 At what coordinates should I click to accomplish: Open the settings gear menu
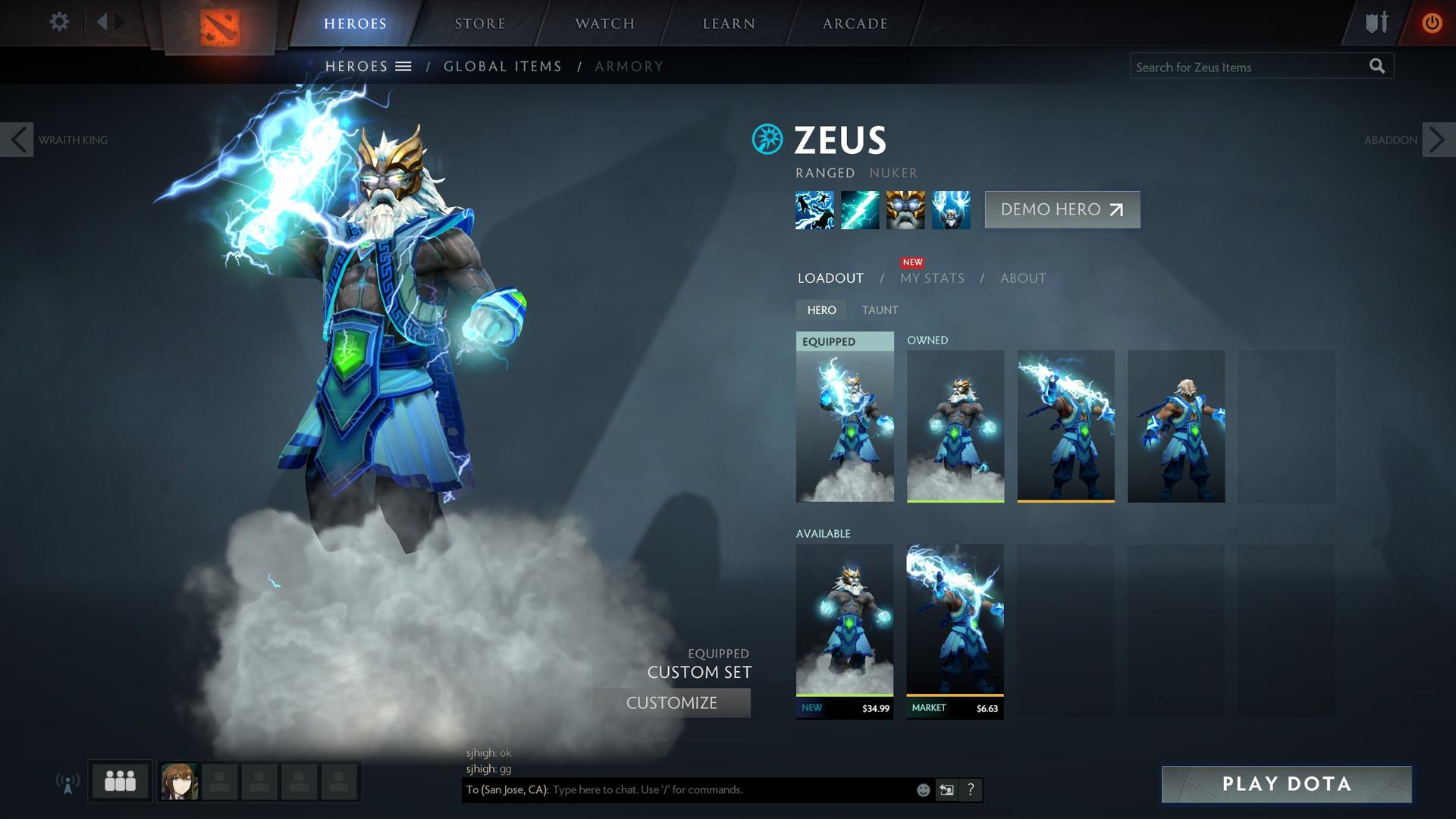59,22
